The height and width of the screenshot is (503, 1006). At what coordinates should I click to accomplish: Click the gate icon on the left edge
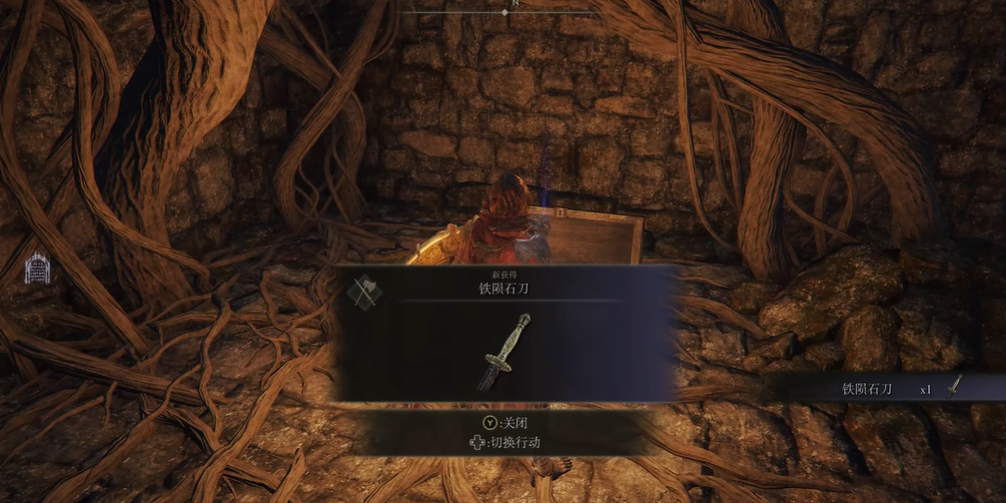tap(37, 269)
